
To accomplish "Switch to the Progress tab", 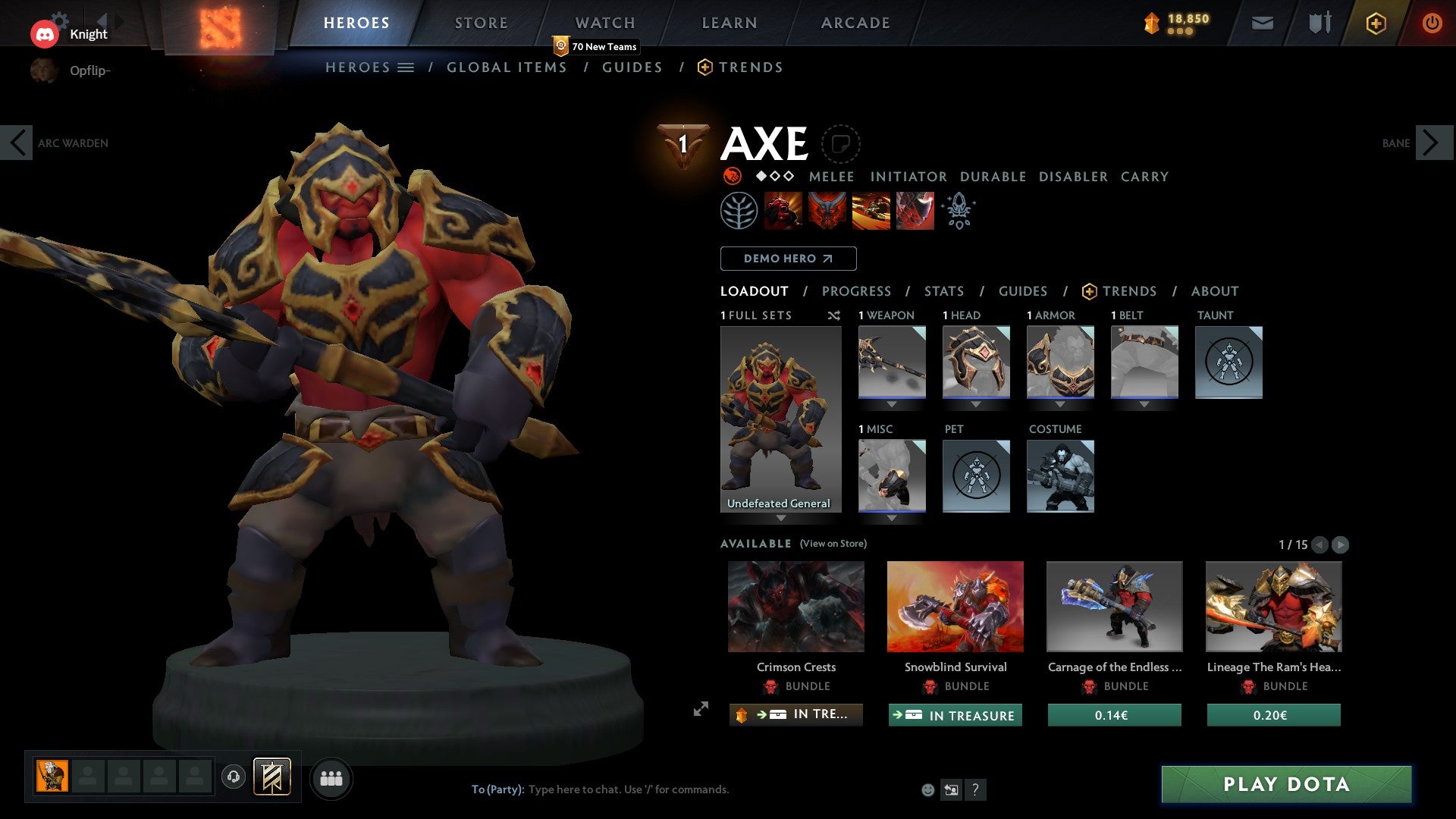I will click(x=857, y=291).
